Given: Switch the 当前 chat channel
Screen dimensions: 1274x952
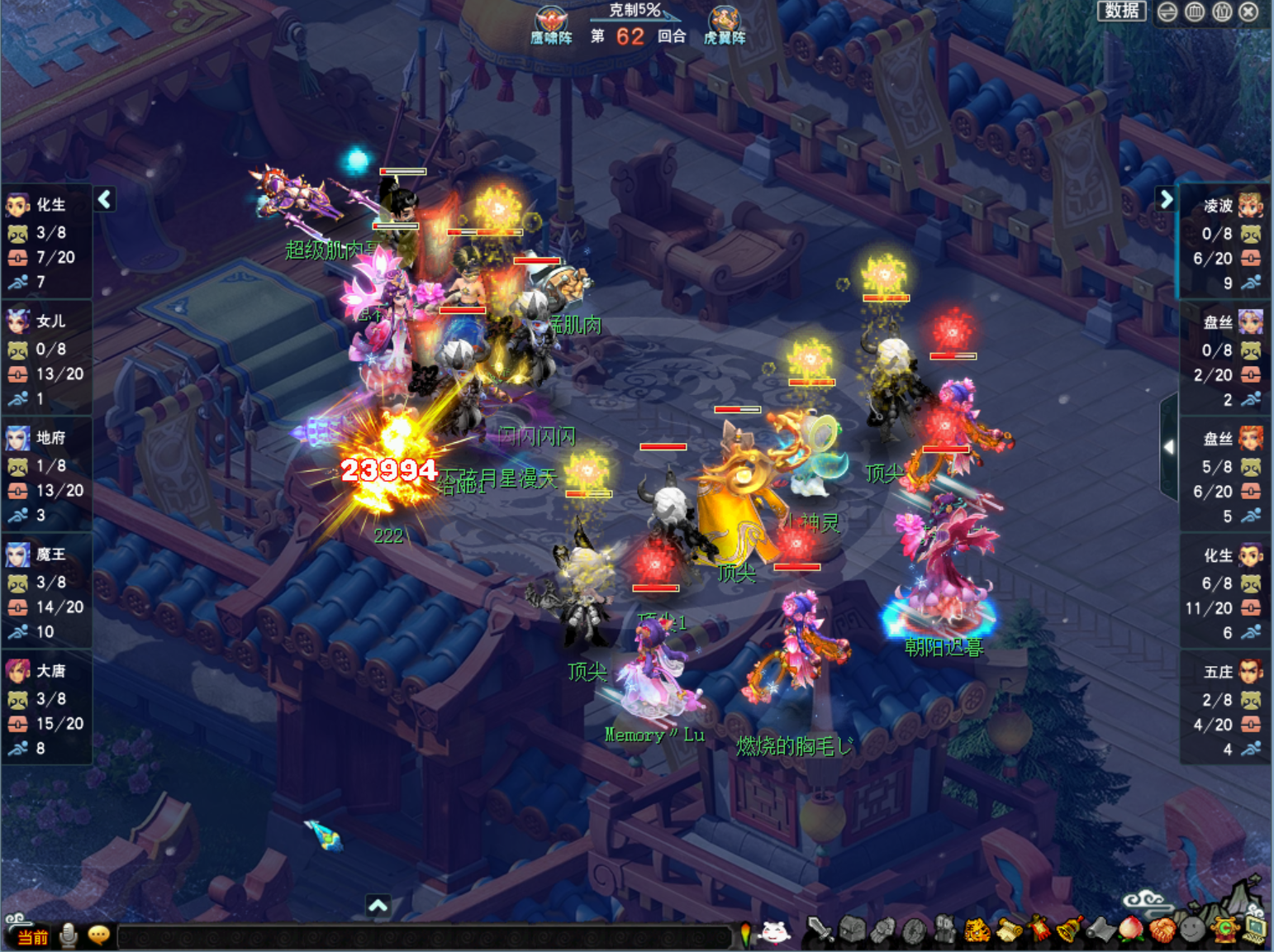Looking at the screenshot, I should (x=32, y=936).
